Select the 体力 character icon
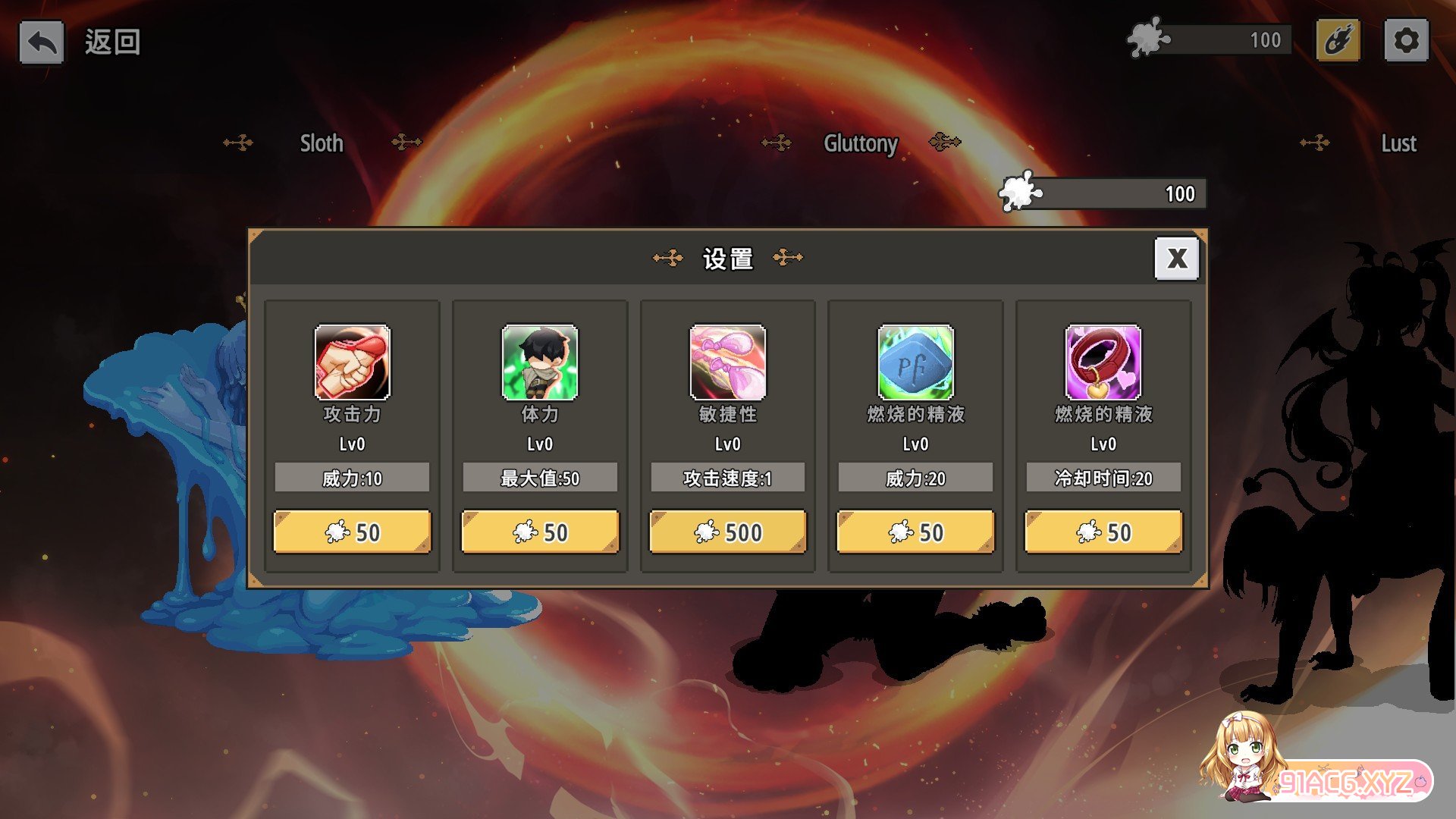The width and height of the screenshot is (1456, 819). click(540, 362)
